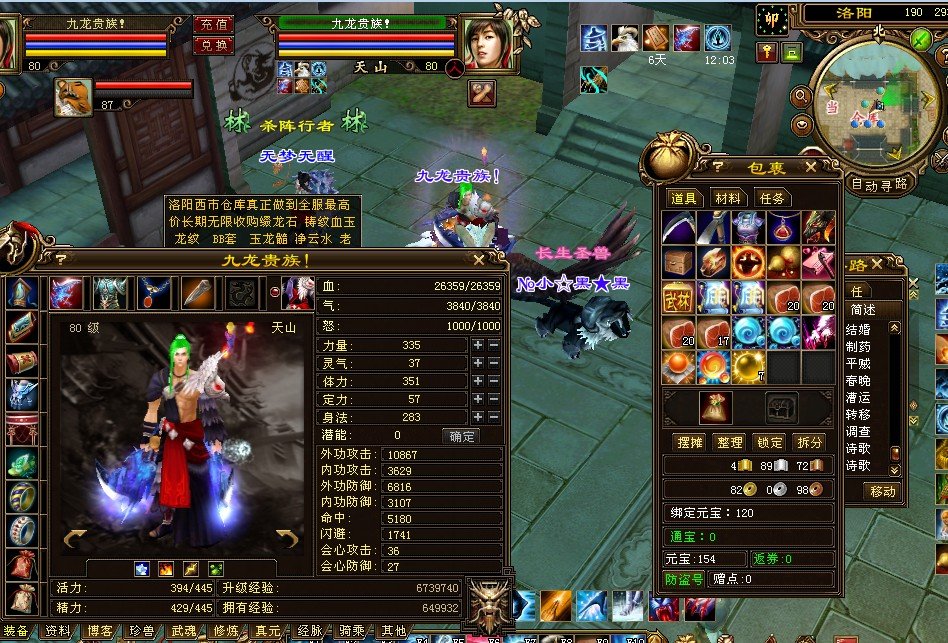
Task: Close the 九龙贵族 character window
Action: [x=479, y=259]
